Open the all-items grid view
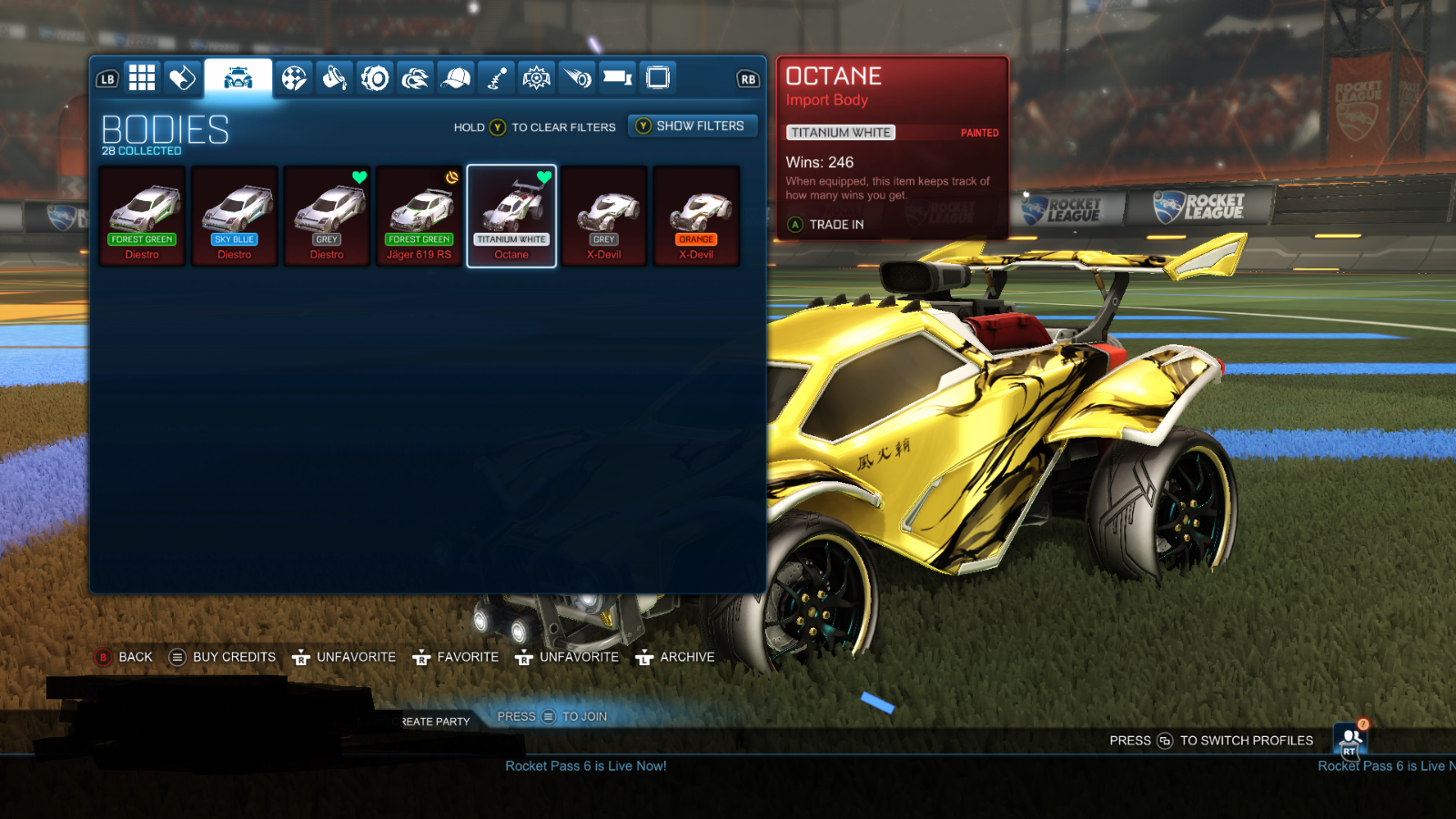This screenshot has width=1456, height=819. tap(142, 78)
